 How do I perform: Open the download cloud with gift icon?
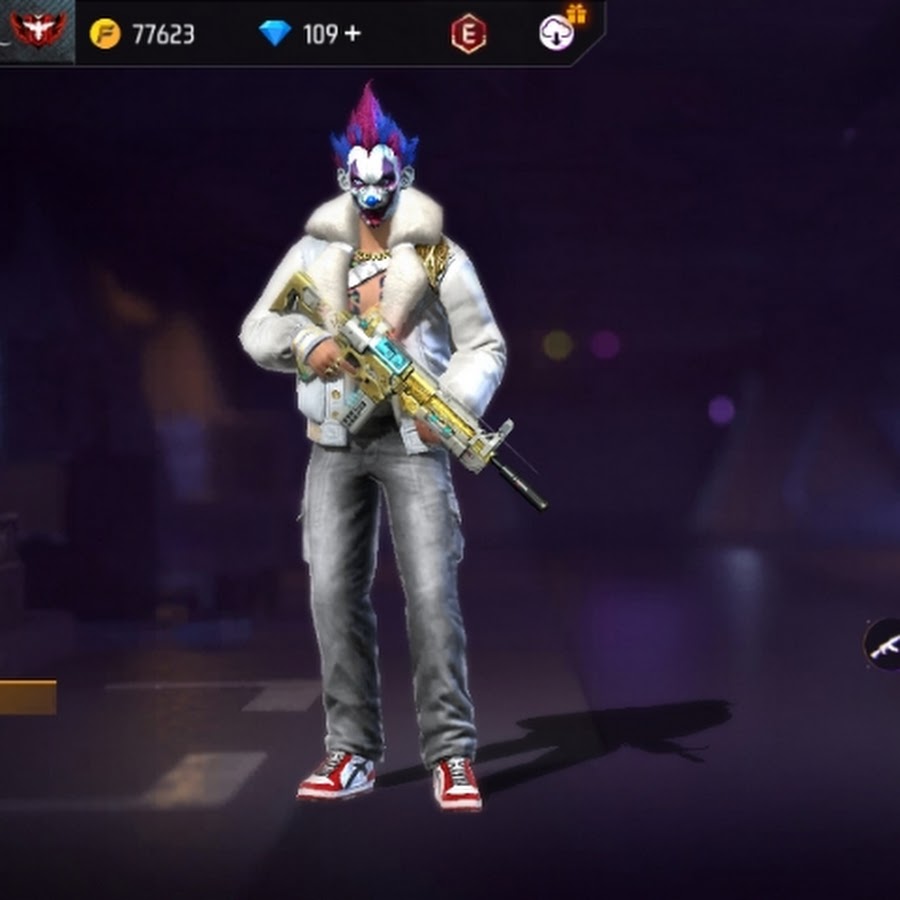[x=557, y=32]
